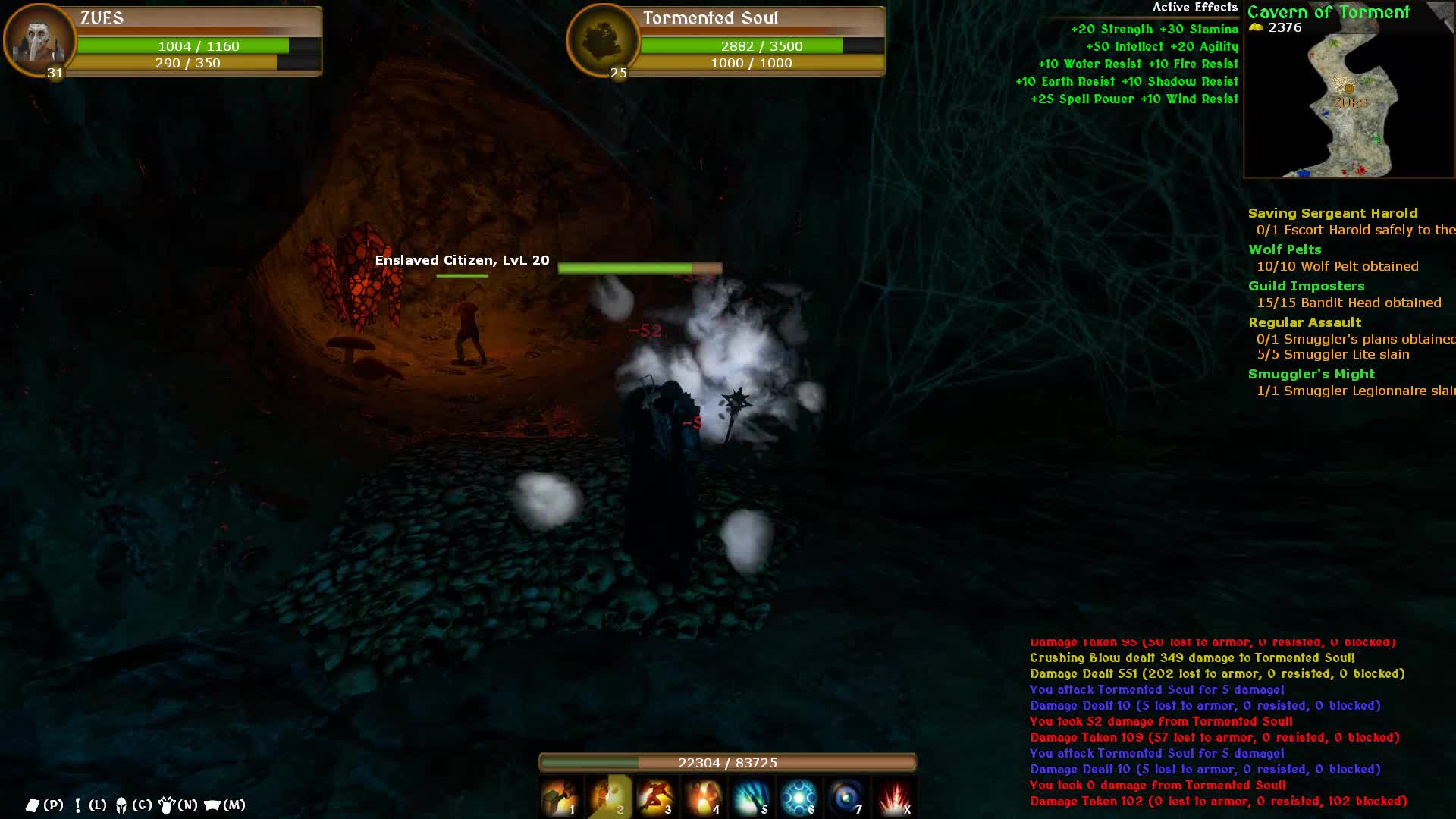Screen dimensions: 1456x819
Task: Choose the Guild Imposters quest tracker entry
Action: click(1306, 286)
